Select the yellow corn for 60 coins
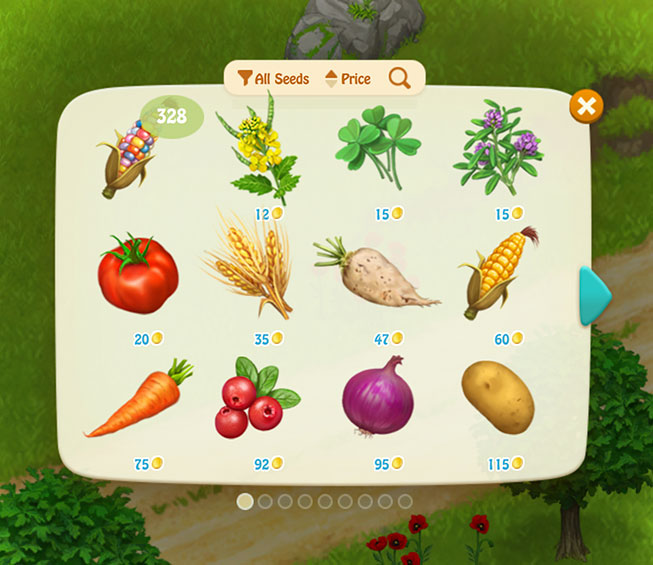Screen dimensions: 653x565 click(x=497, y=272)
